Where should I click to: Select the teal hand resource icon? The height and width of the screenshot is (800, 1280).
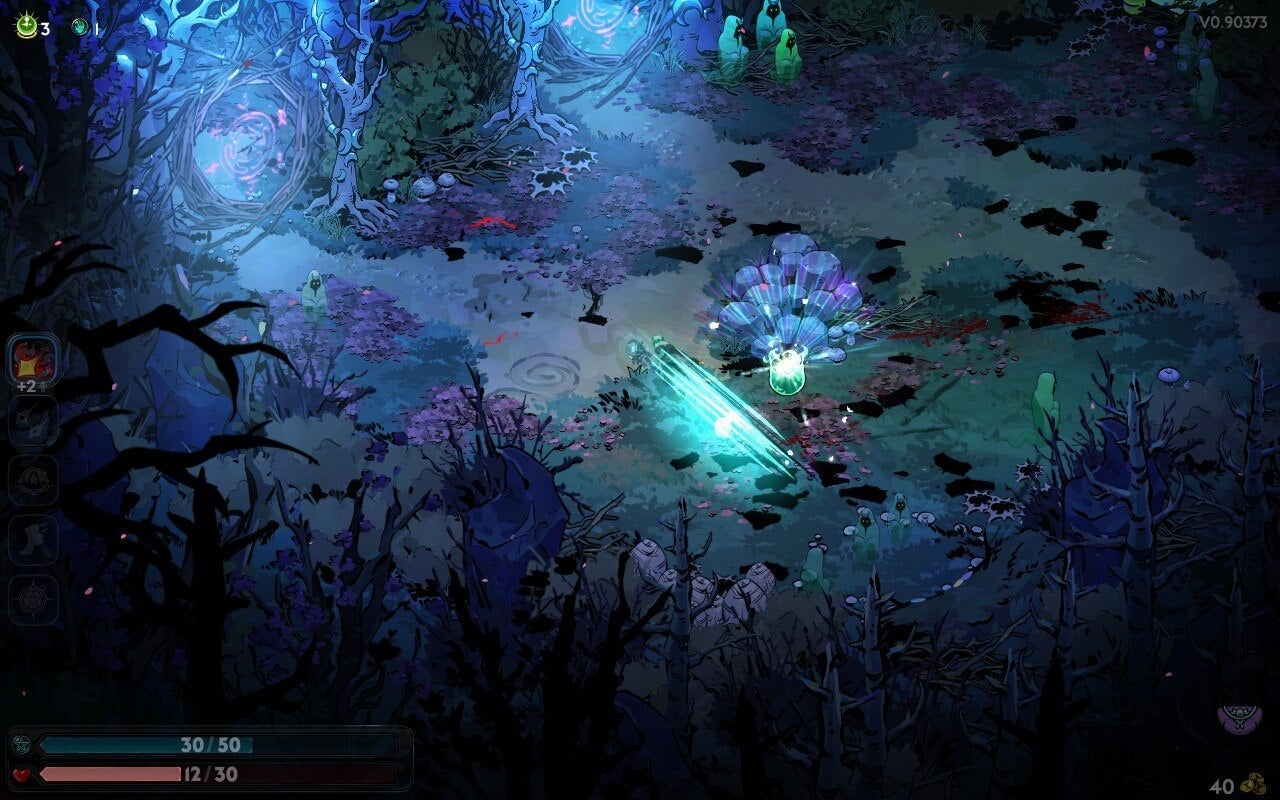80,26
